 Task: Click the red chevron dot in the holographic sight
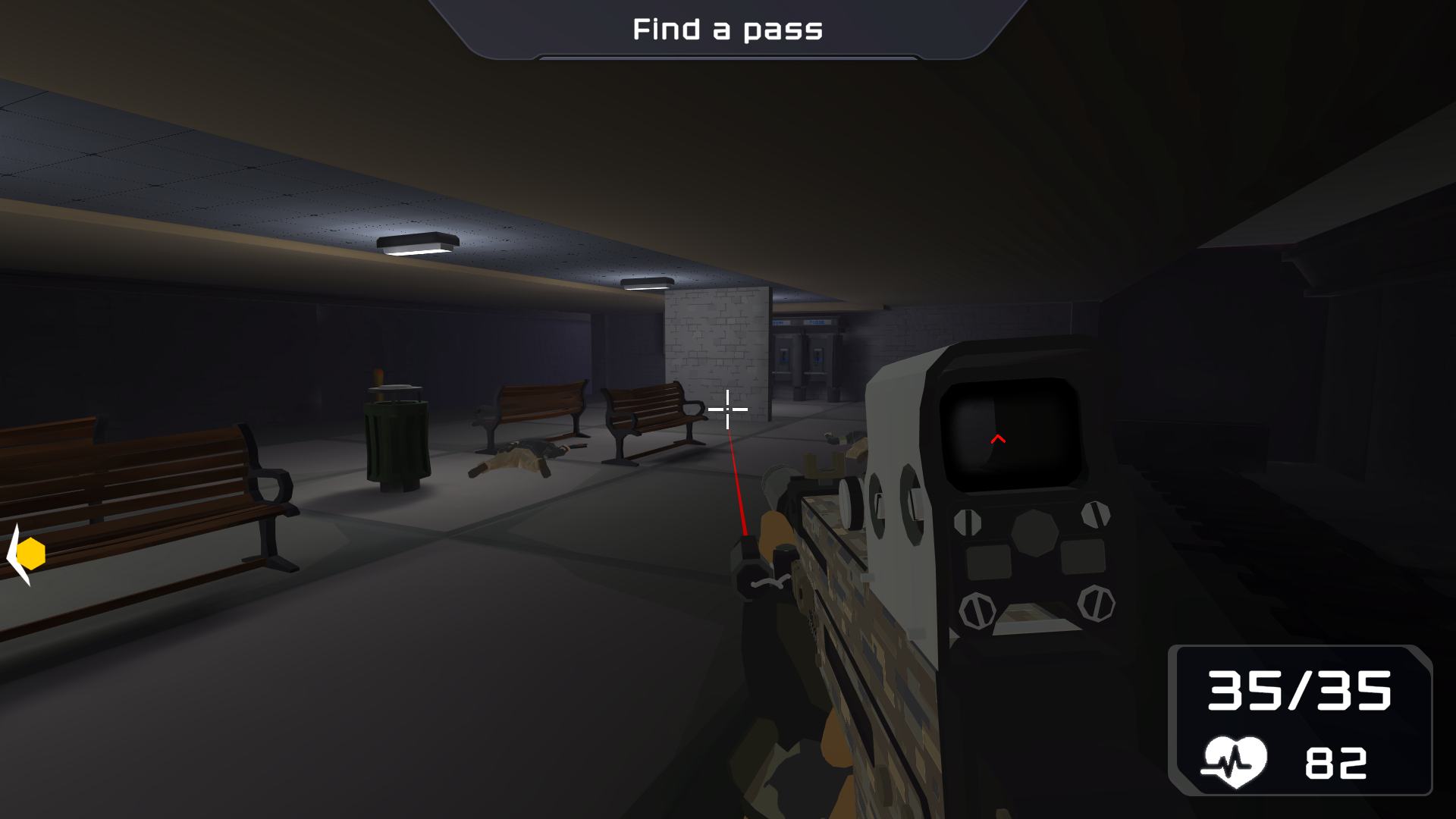click(x=999, y=438)
